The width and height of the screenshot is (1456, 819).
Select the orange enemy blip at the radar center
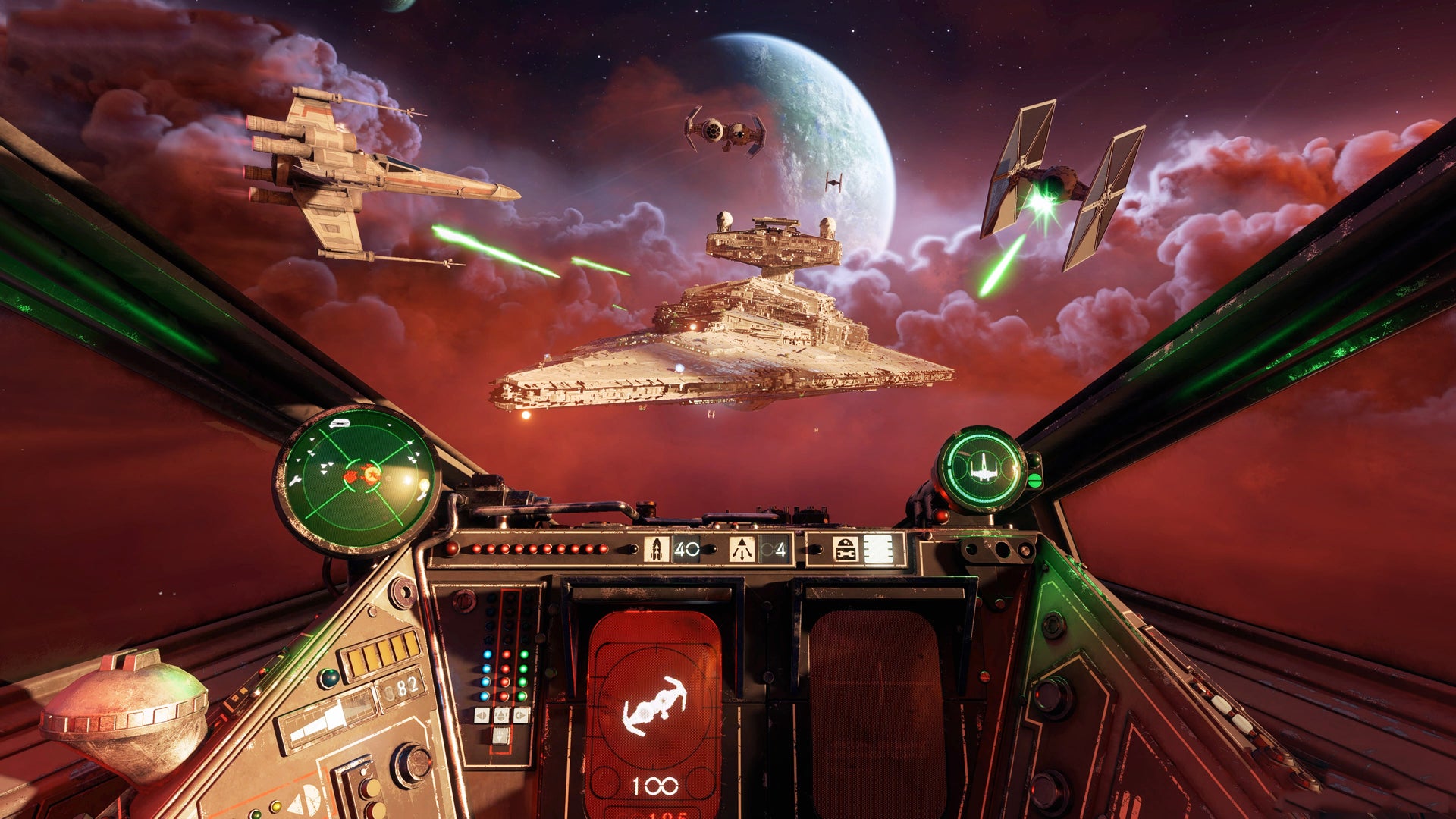372,475
